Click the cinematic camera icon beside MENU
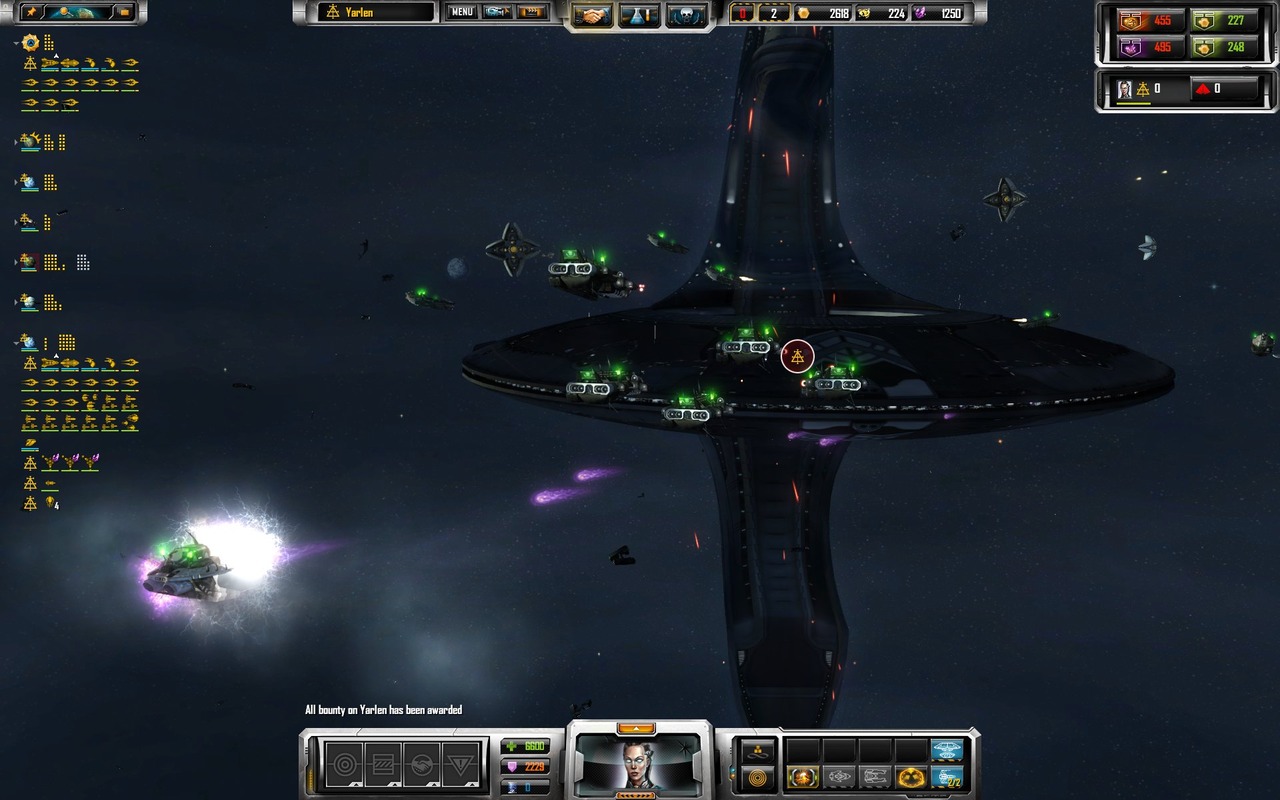 (x=497, y=13)
